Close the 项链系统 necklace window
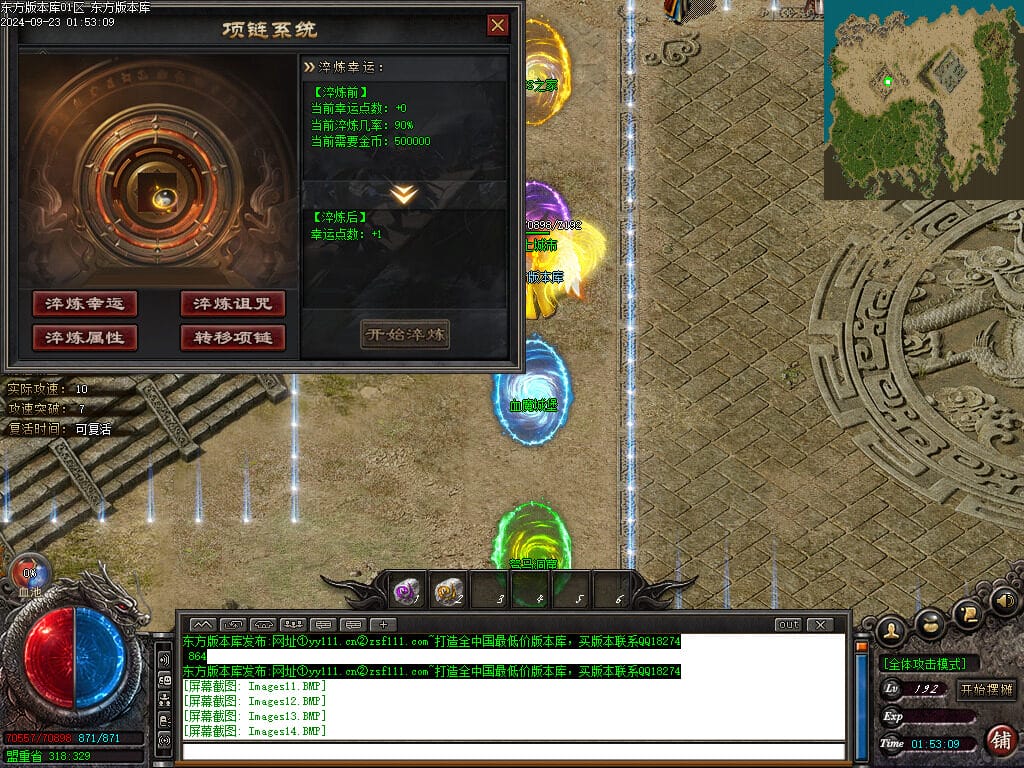Image resolution: width=1024 pixels, height=768 pixels. pyautogui.click(x=497, y=26)
